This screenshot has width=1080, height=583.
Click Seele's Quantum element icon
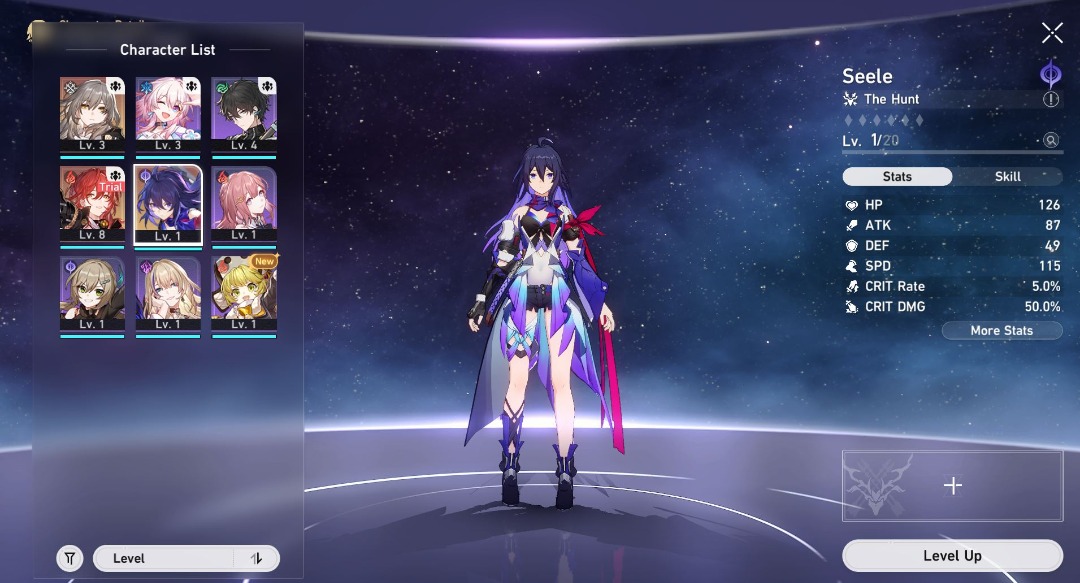(x=1050, y=73)
